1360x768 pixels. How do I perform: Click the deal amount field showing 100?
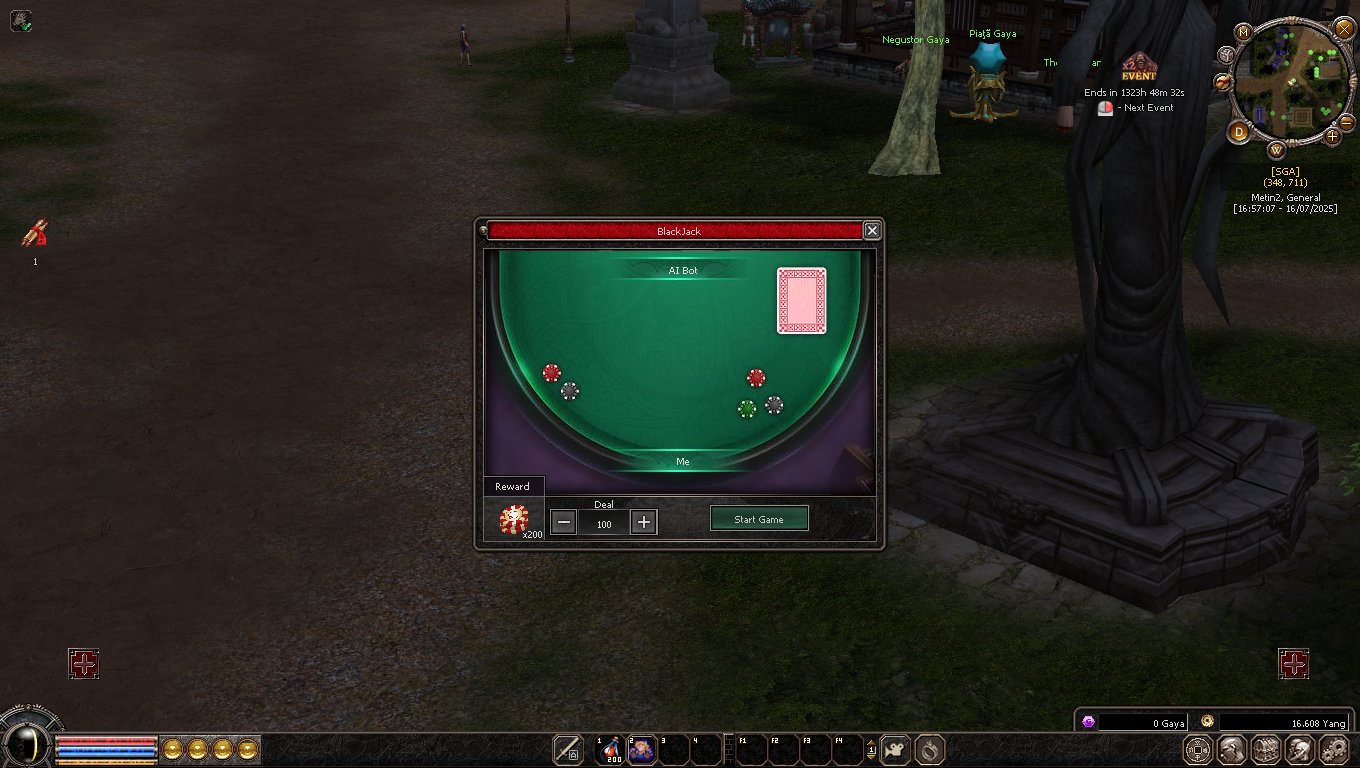tap(604, 523)
